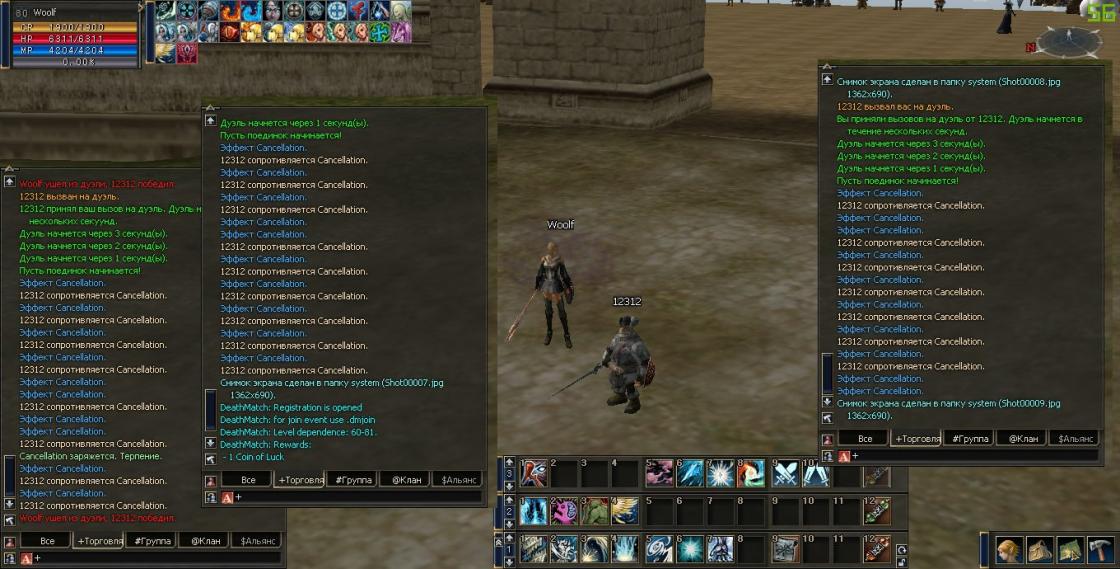Screen dimensions: 1120x569
Task: Trigger the pink creature skill icon
Action: click(x=564, y=511)
